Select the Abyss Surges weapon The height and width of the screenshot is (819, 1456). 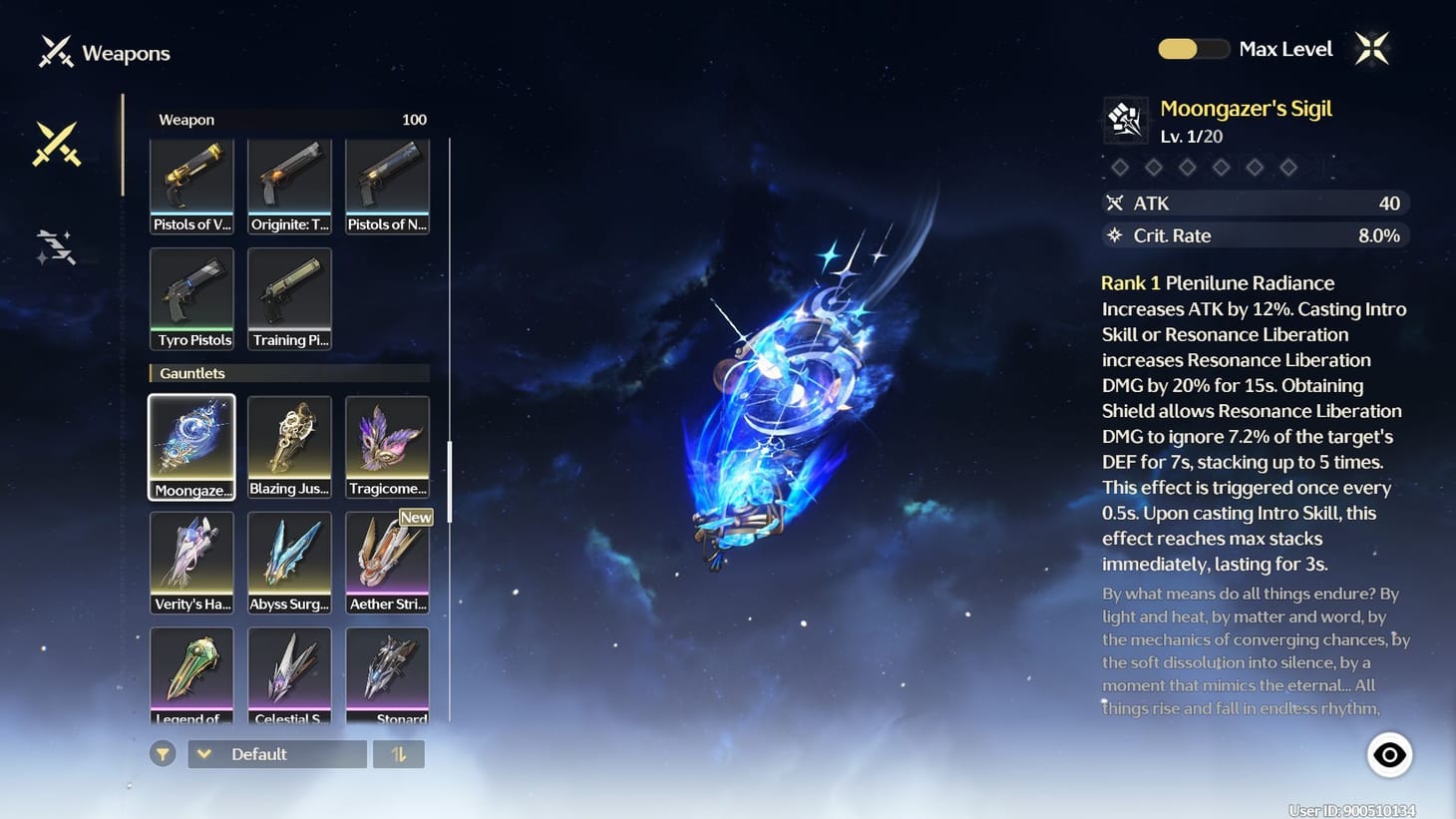[288, 562]
